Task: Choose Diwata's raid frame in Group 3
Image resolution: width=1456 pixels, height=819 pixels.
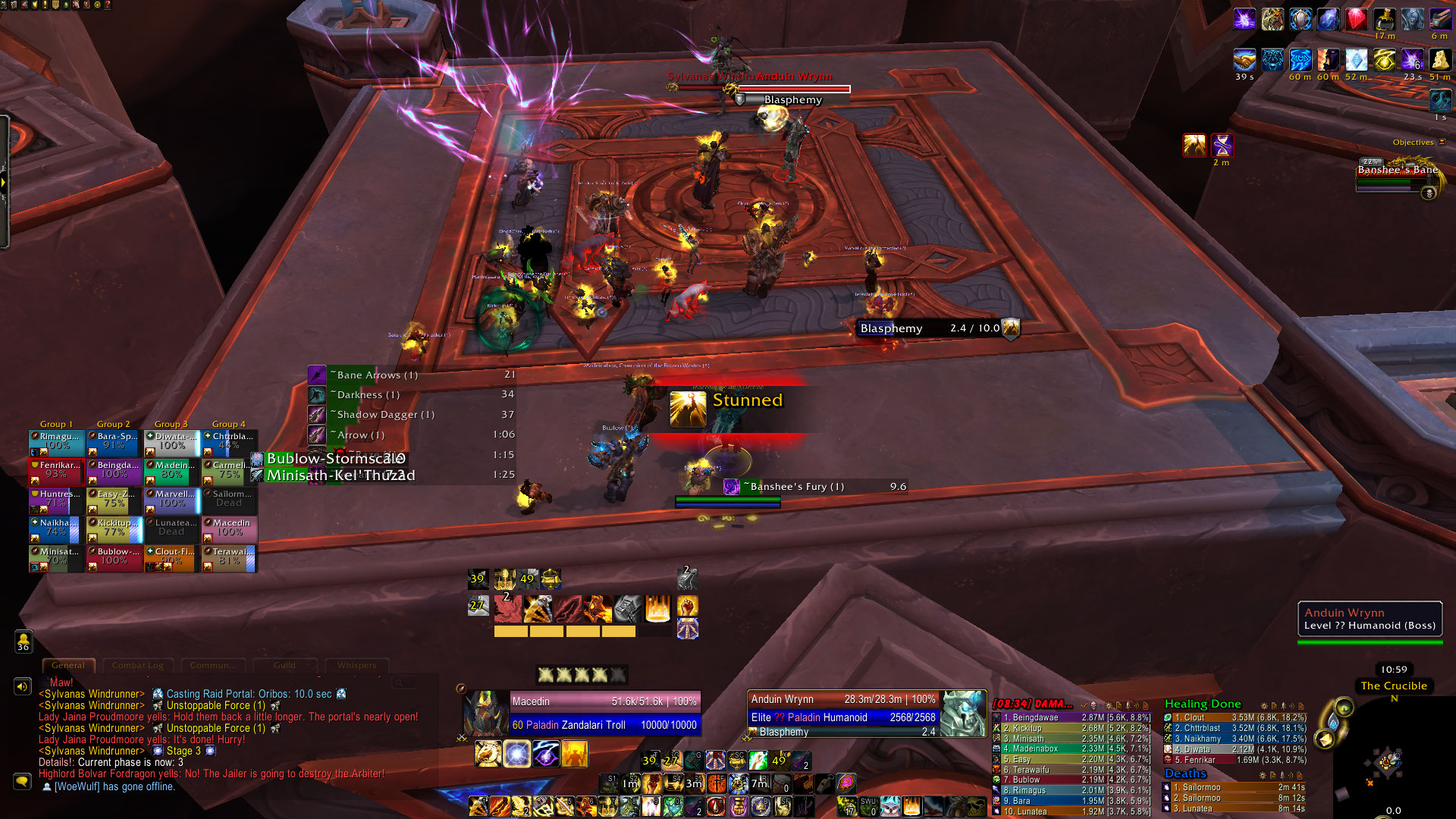Action: tap(172, 442)
